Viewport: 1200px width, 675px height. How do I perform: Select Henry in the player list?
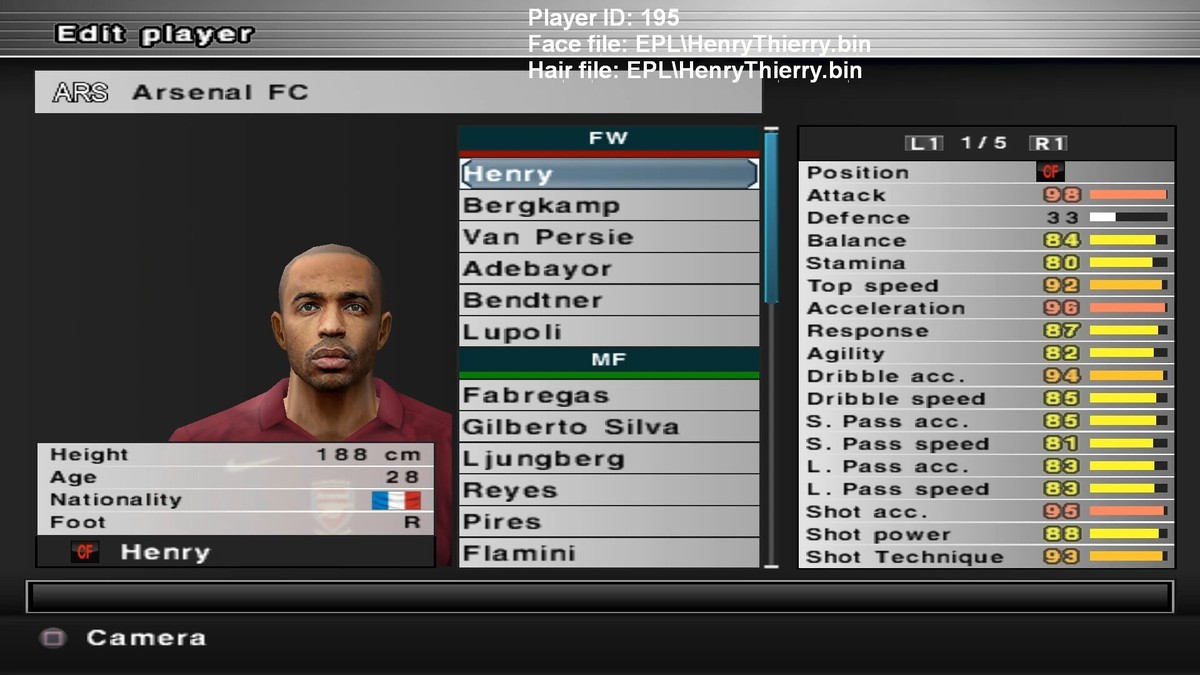(608, 174)
